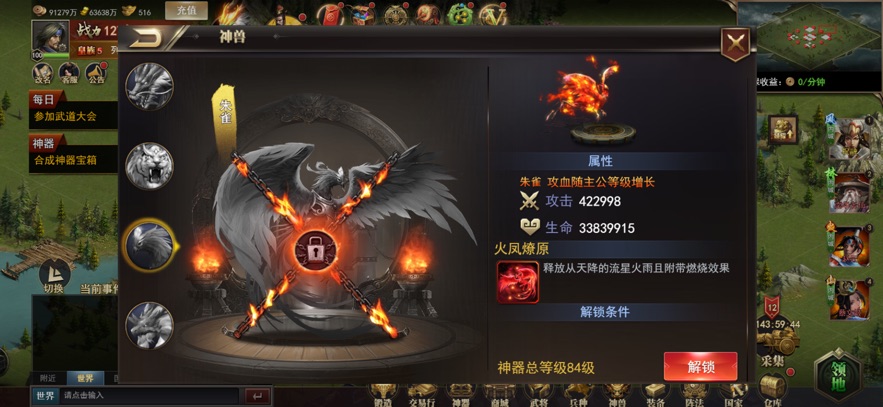Select the phoenix beast portrait
This screenshot has height=407, width=883.
point(150,243)
